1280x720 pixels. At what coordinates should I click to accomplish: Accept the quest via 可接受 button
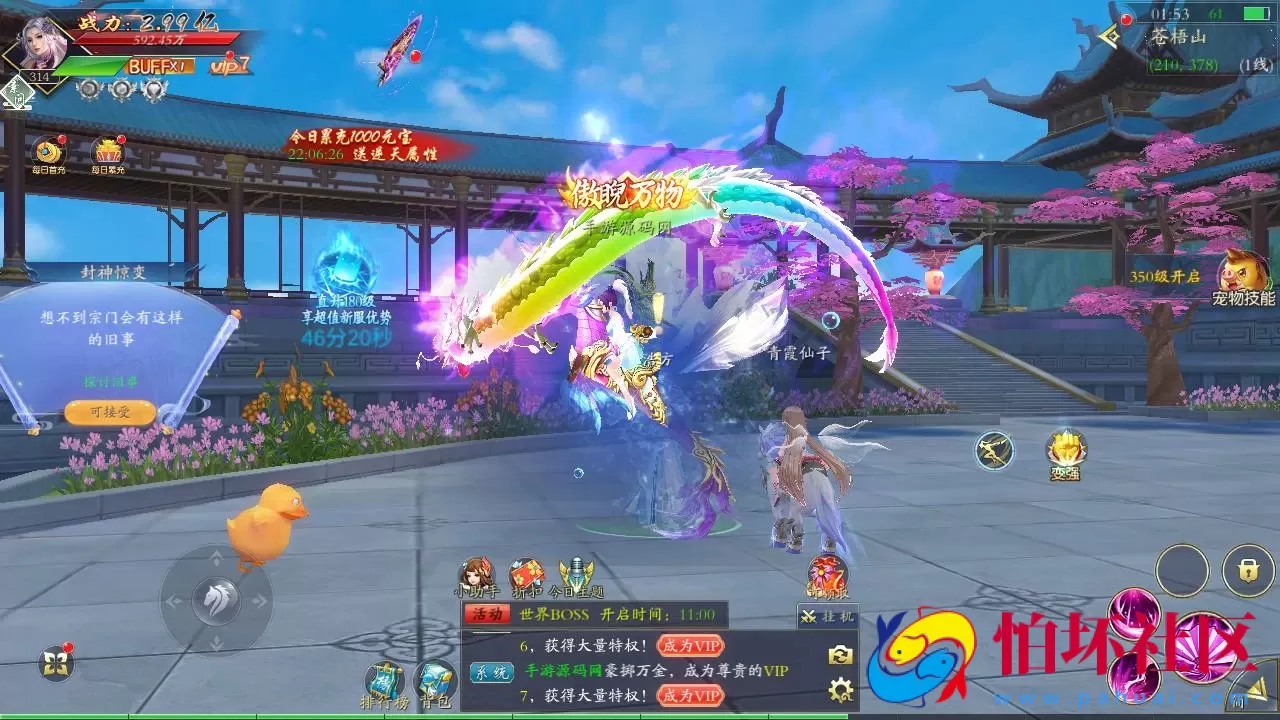pyautogui.click(x=110, y=412)
